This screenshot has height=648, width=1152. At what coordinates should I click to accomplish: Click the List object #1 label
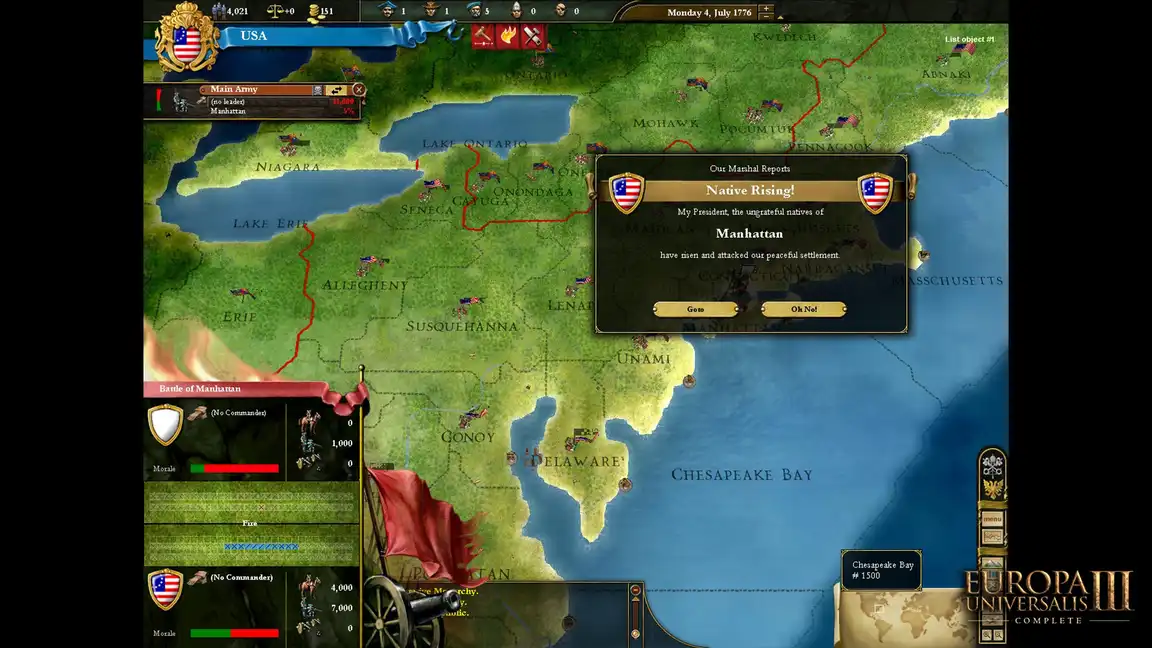[x=969, y=40]
